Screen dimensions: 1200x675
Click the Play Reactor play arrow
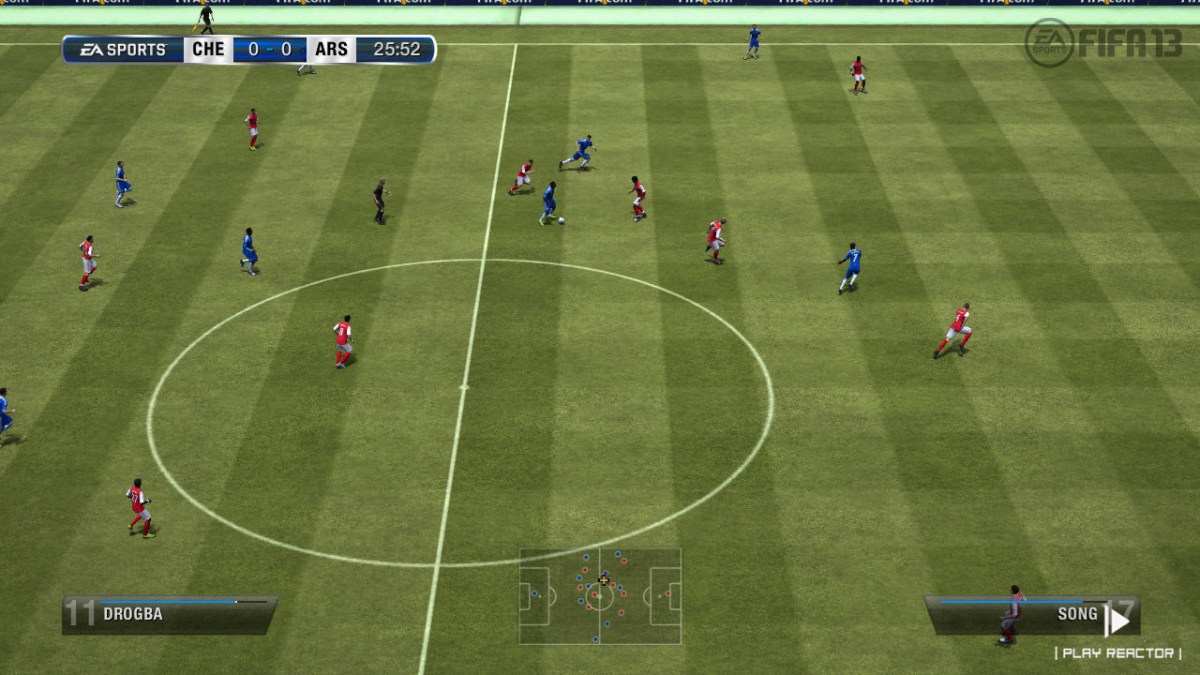coord(1116,620)
